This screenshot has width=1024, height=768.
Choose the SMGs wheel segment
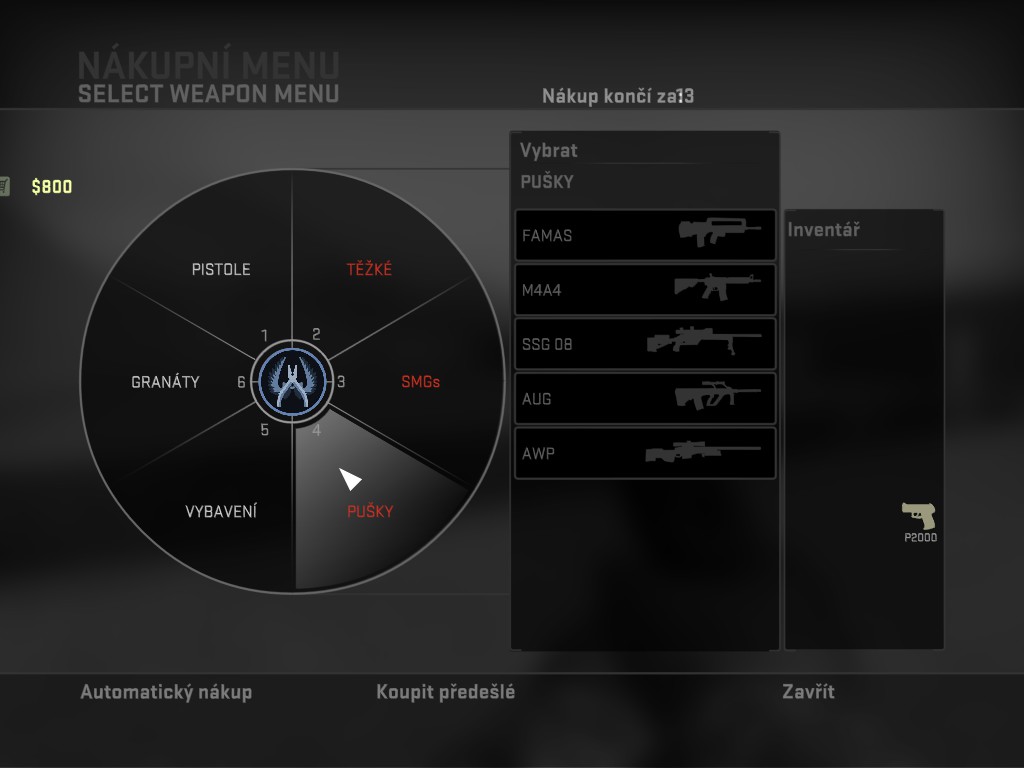click(x=420, y=381)
